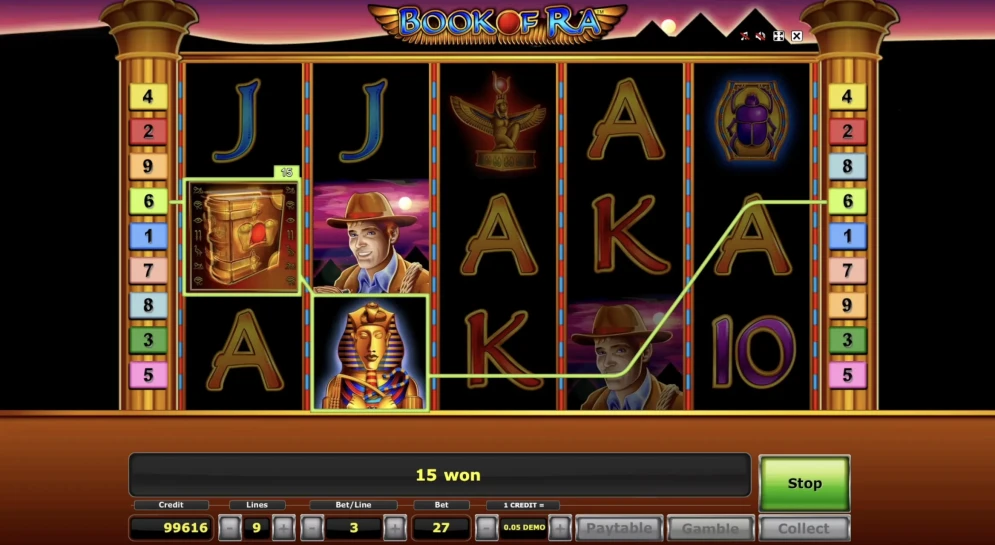
Task: Choose the Gamble option
Action: (x=710, y=528)
